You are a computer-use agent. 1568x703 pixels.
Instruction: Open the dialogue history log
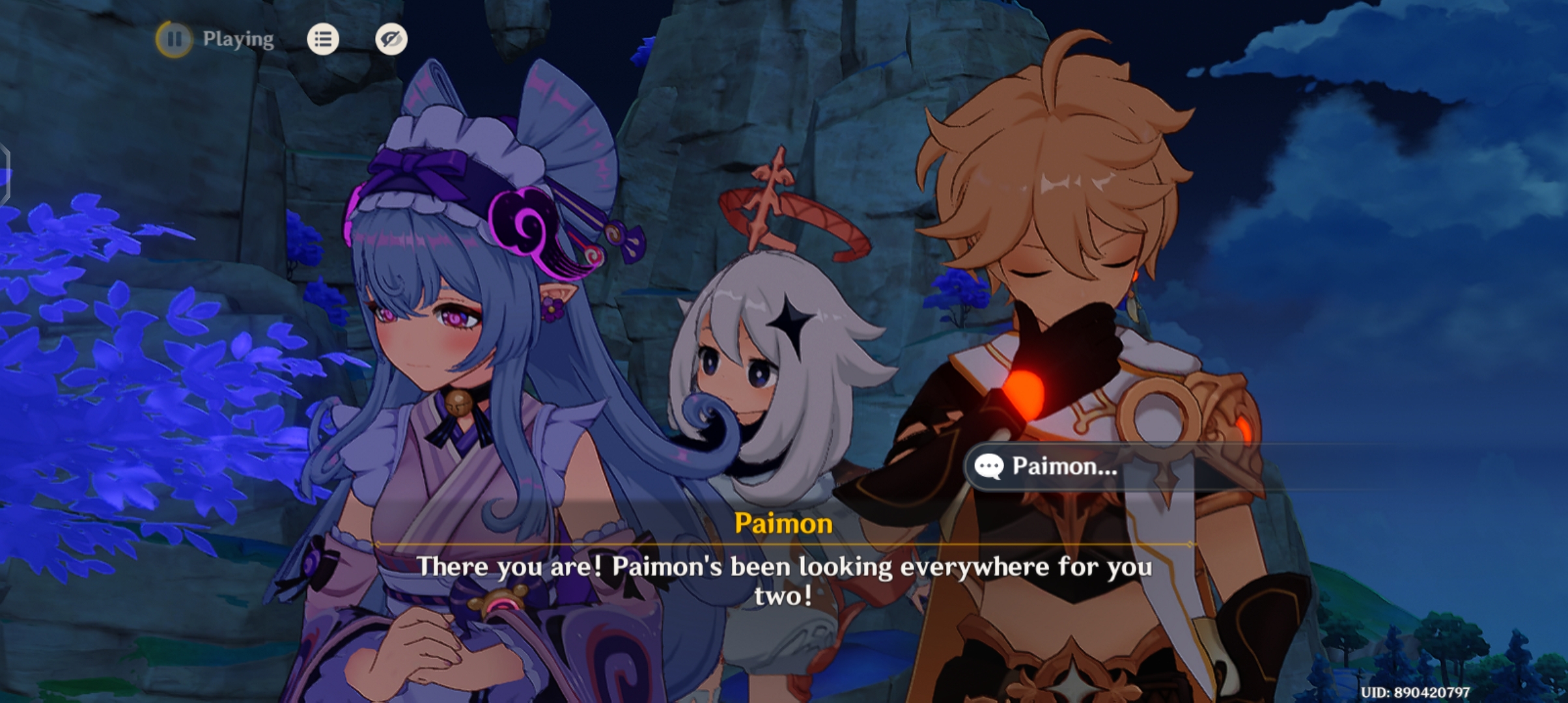tap(322, 39)
